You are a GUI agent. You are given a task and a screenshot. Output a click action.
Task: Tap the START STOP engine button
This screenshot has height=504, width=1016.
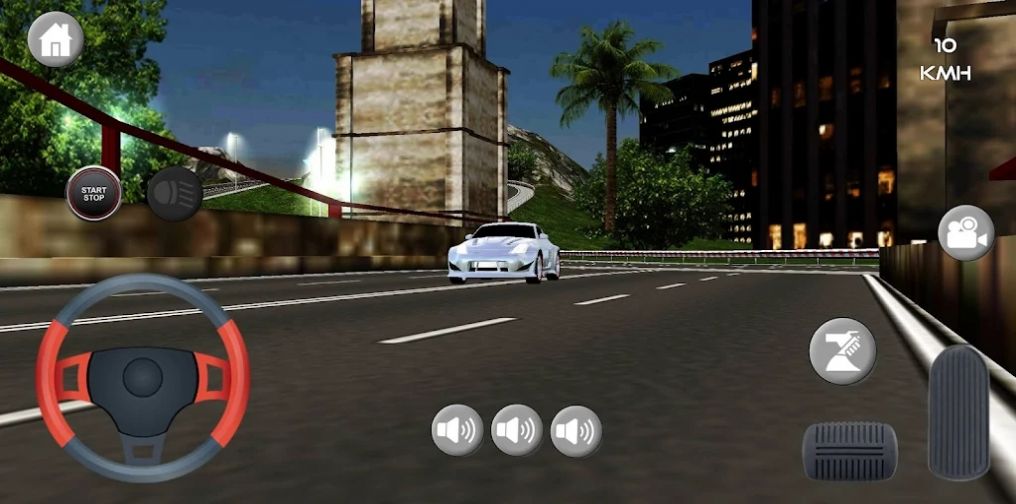(x=94, y=193)
